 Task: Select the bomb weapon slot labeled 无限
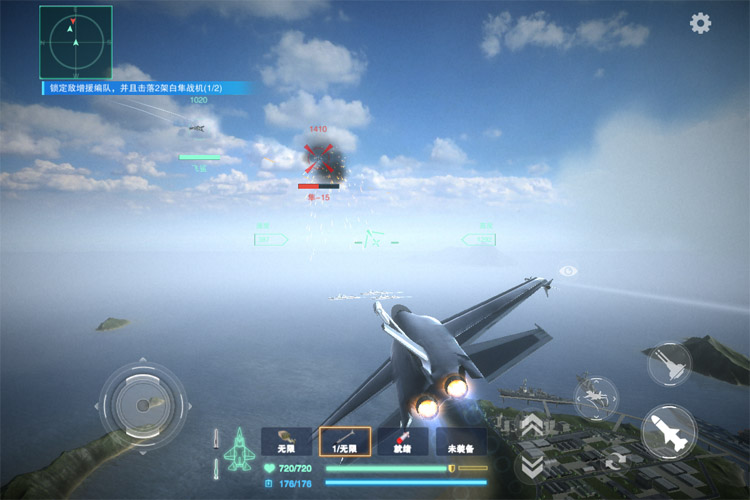(x=286, y=441)
